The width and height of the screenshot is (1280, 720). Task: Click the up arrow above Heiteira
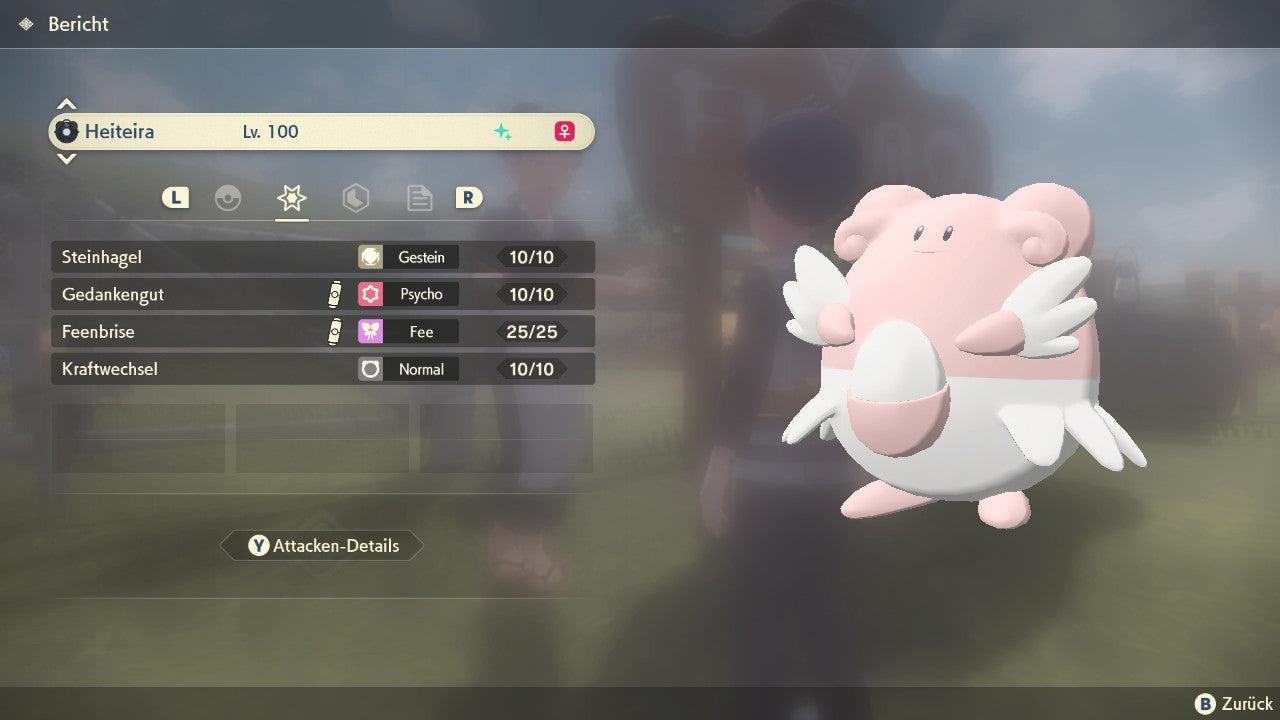tap(66, 104)
